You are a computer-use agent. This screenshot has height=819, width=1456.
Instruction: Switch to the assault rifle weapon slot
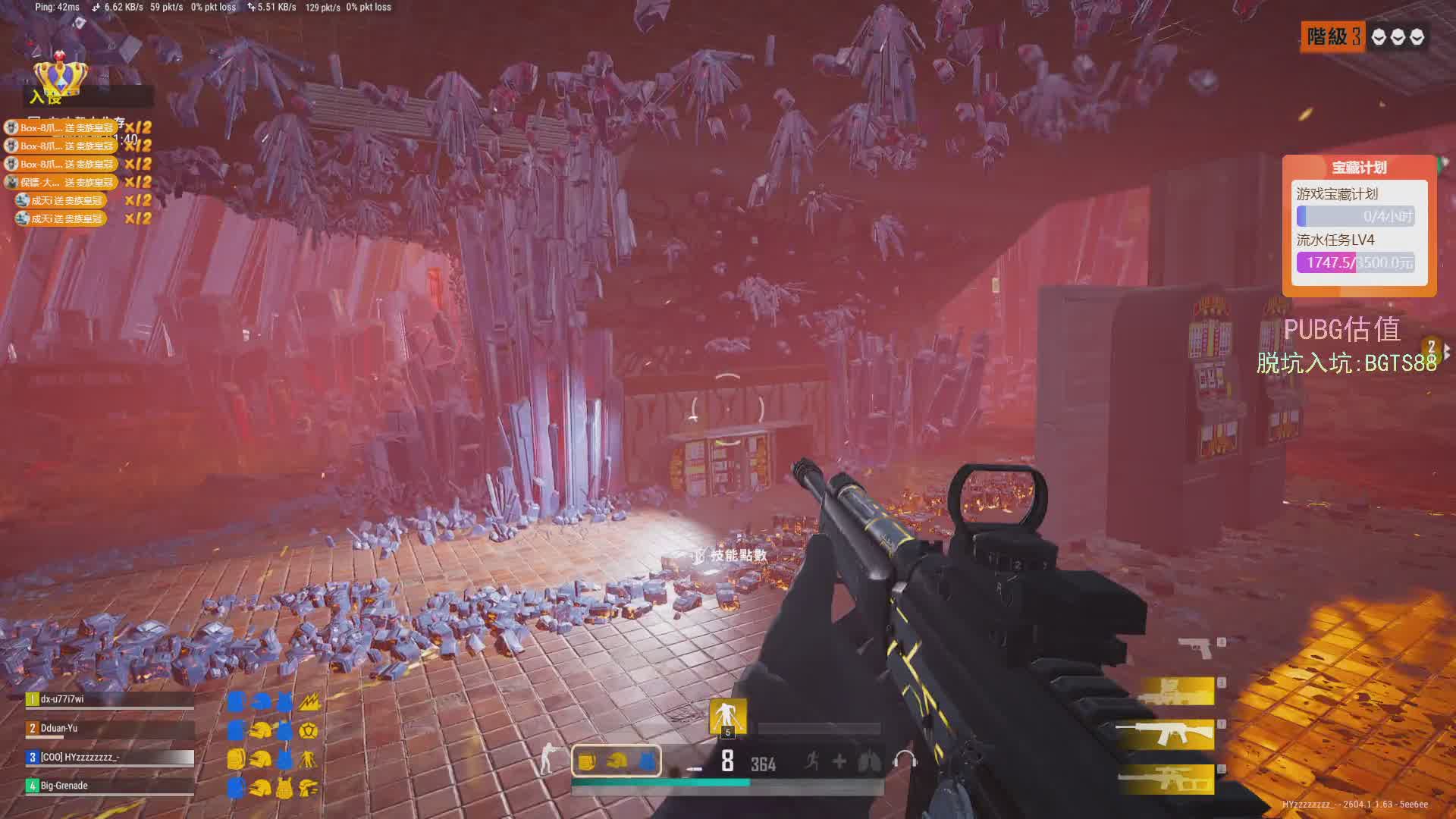(1164, 734)
